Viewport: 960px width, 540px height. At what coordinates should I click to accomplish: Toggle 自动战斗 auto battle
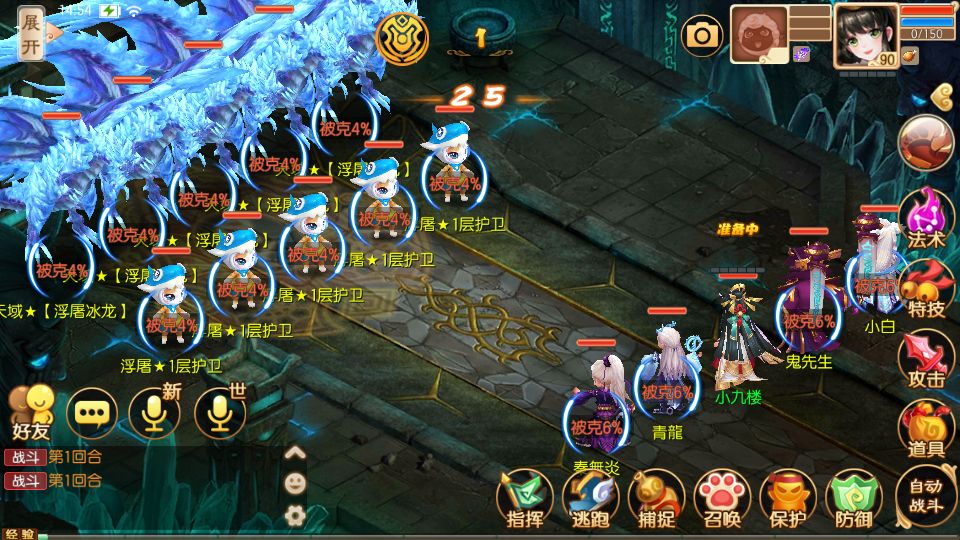pyautogui.click(x=925, y=497)
